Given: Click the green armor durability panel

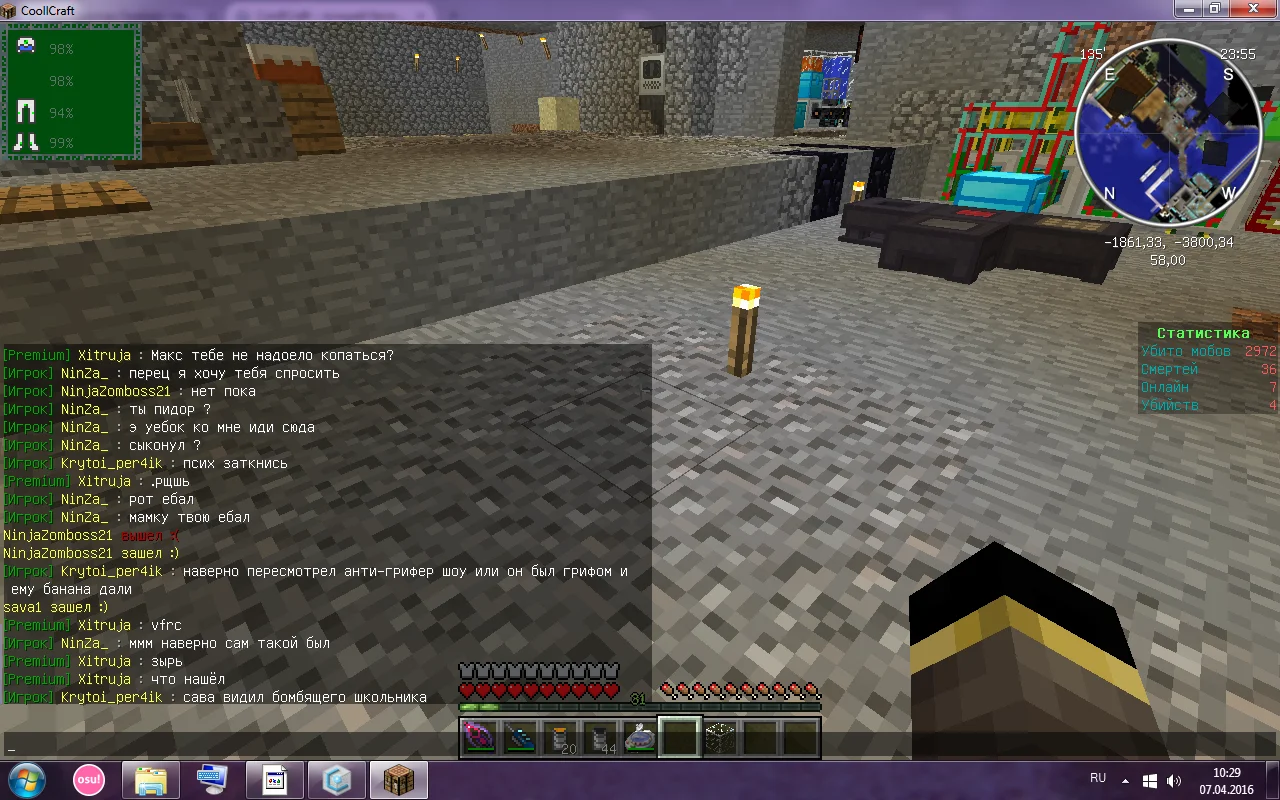Looking at the screenshot, I should tap(73, 93).
